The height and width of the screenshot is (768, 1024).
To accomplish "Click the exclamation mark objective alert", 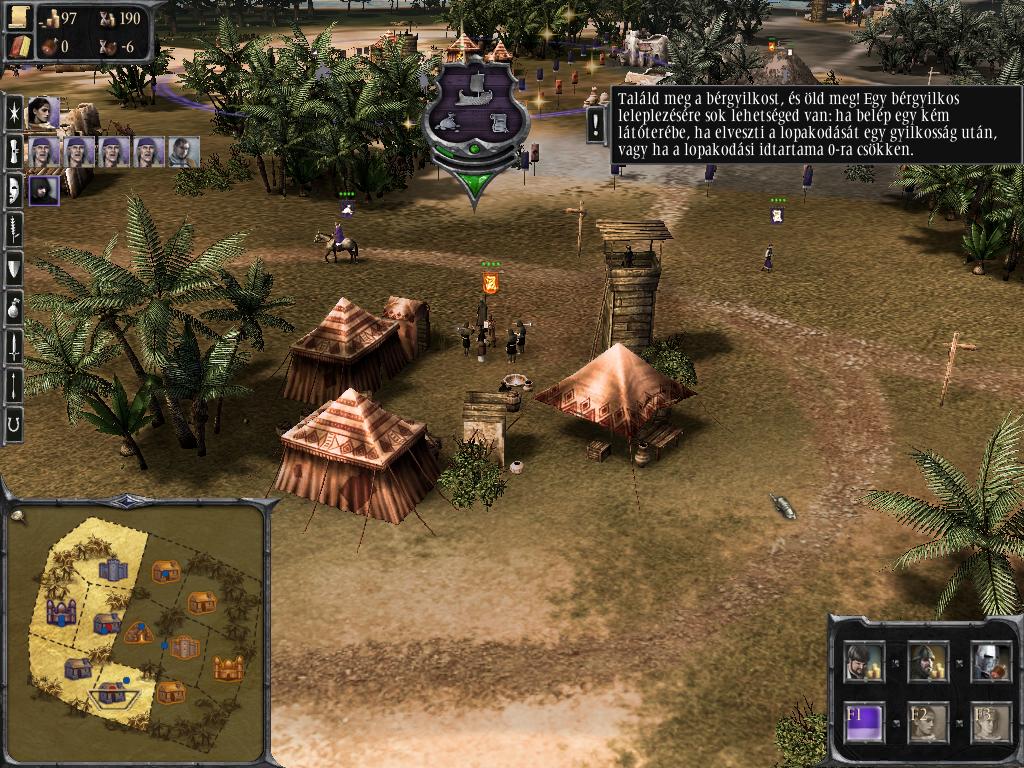I will click(x=596, y=125).
